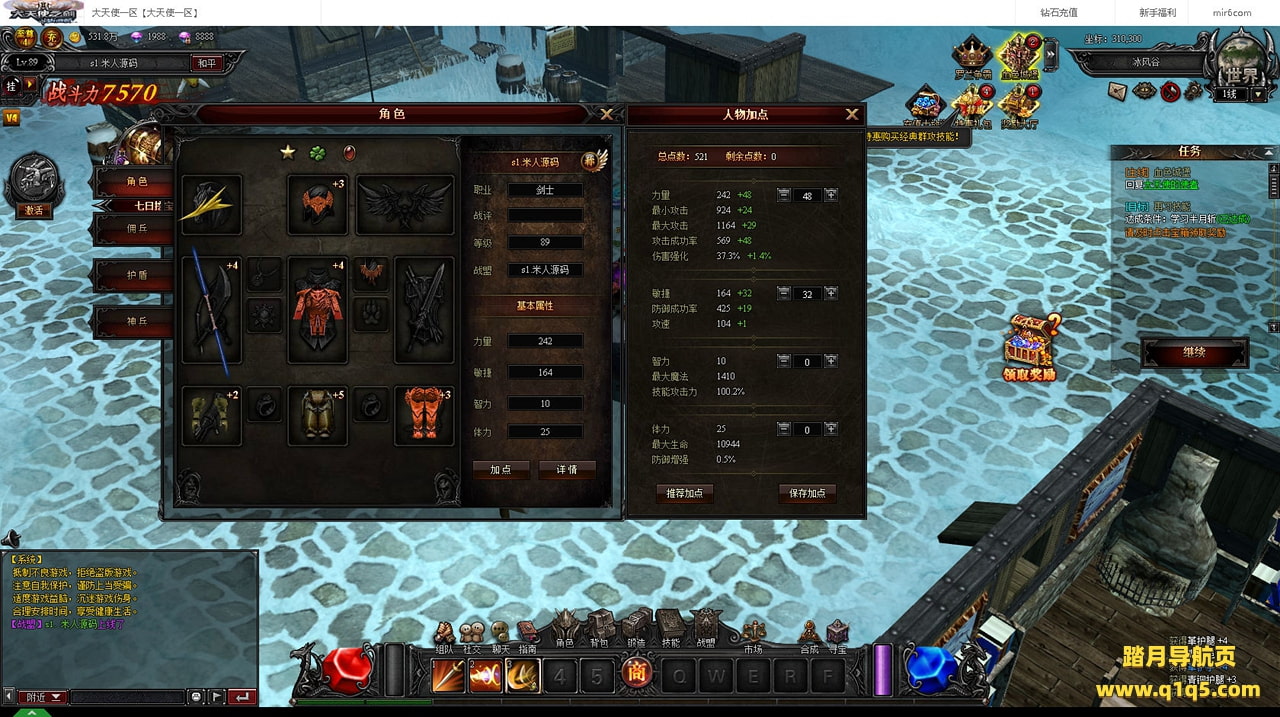The width and height of the screenshot is (1280, 717).
Task: Click the 继续 continue quest button
Action: click(1194, 352)
